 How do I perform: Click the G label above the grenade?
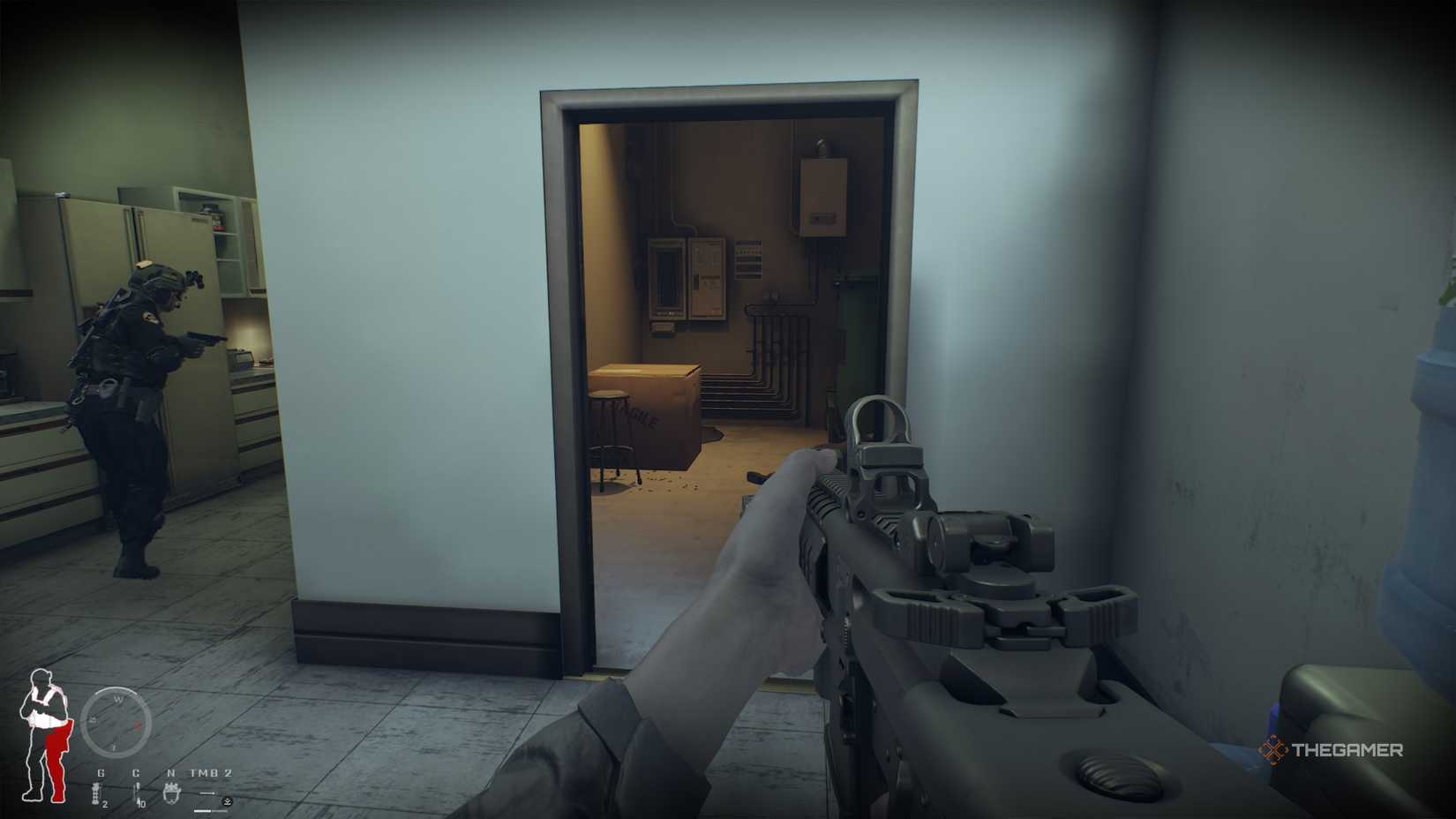101,773
